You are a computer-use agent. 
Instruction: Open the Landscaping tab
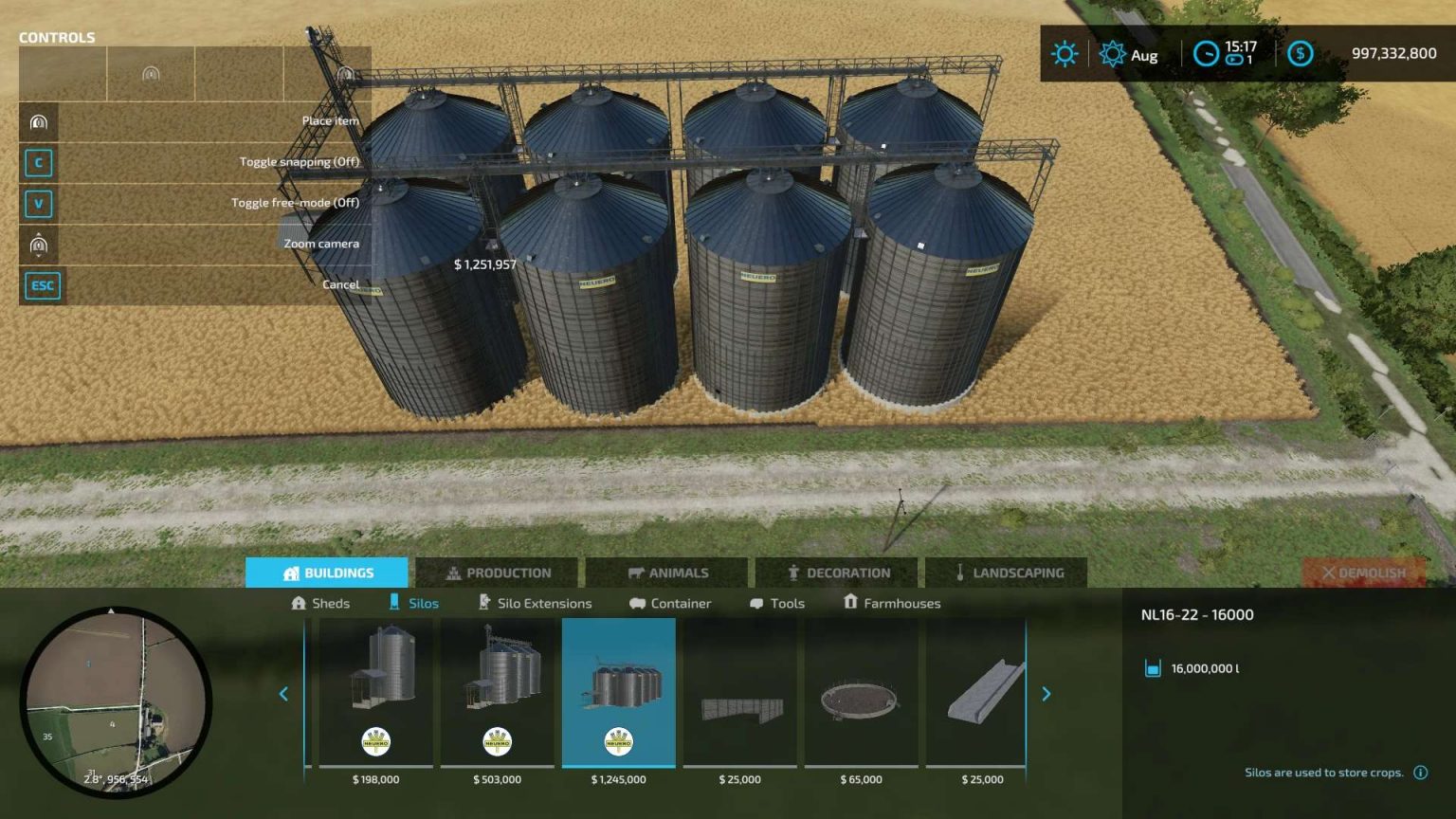click(1008, 573)
